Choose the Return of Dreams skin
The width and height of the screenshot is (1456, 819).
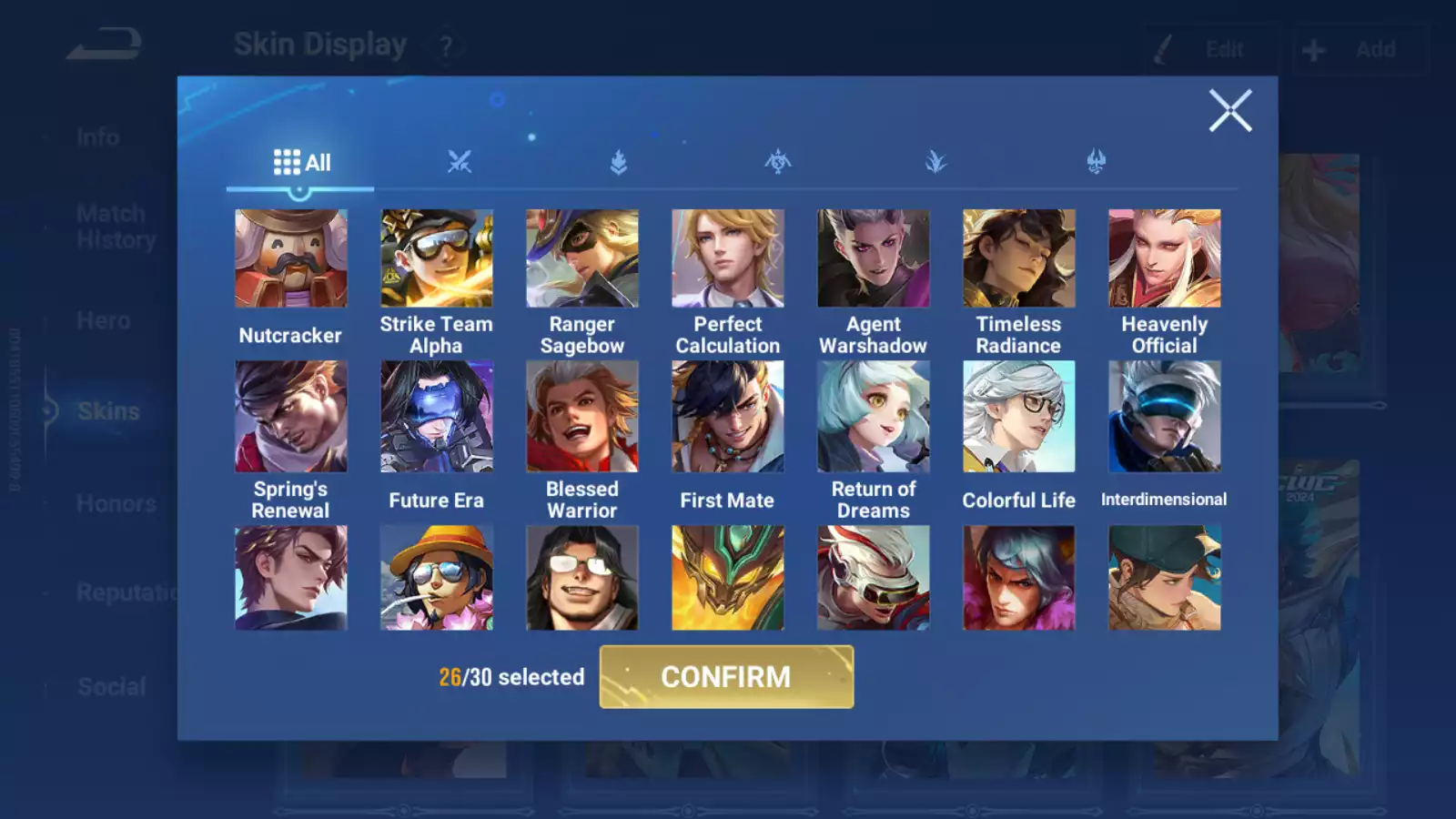874,417
